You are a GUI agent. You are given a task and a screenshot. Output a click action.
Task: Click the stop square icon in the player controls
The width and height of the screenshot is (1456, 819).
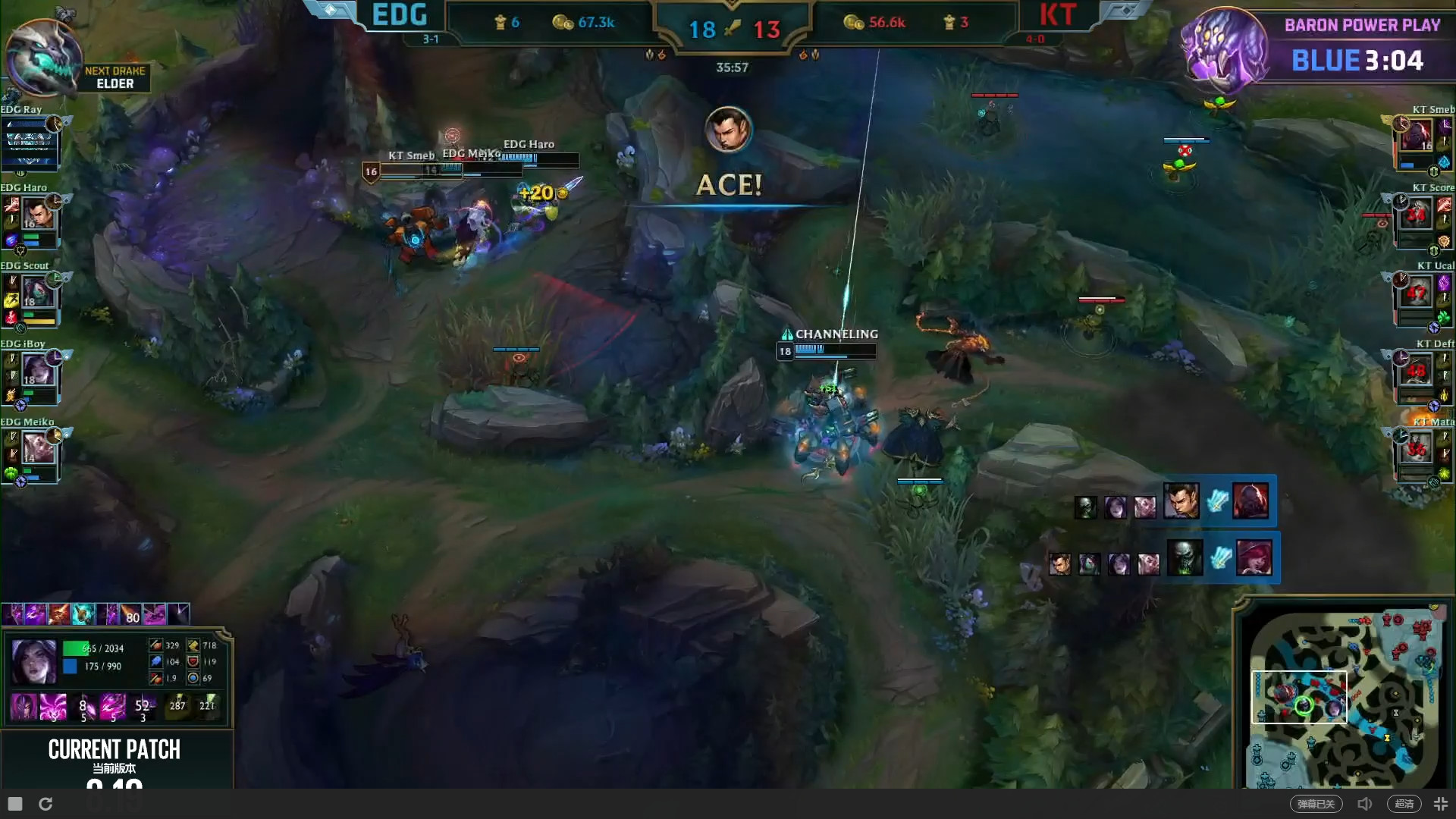14,803
